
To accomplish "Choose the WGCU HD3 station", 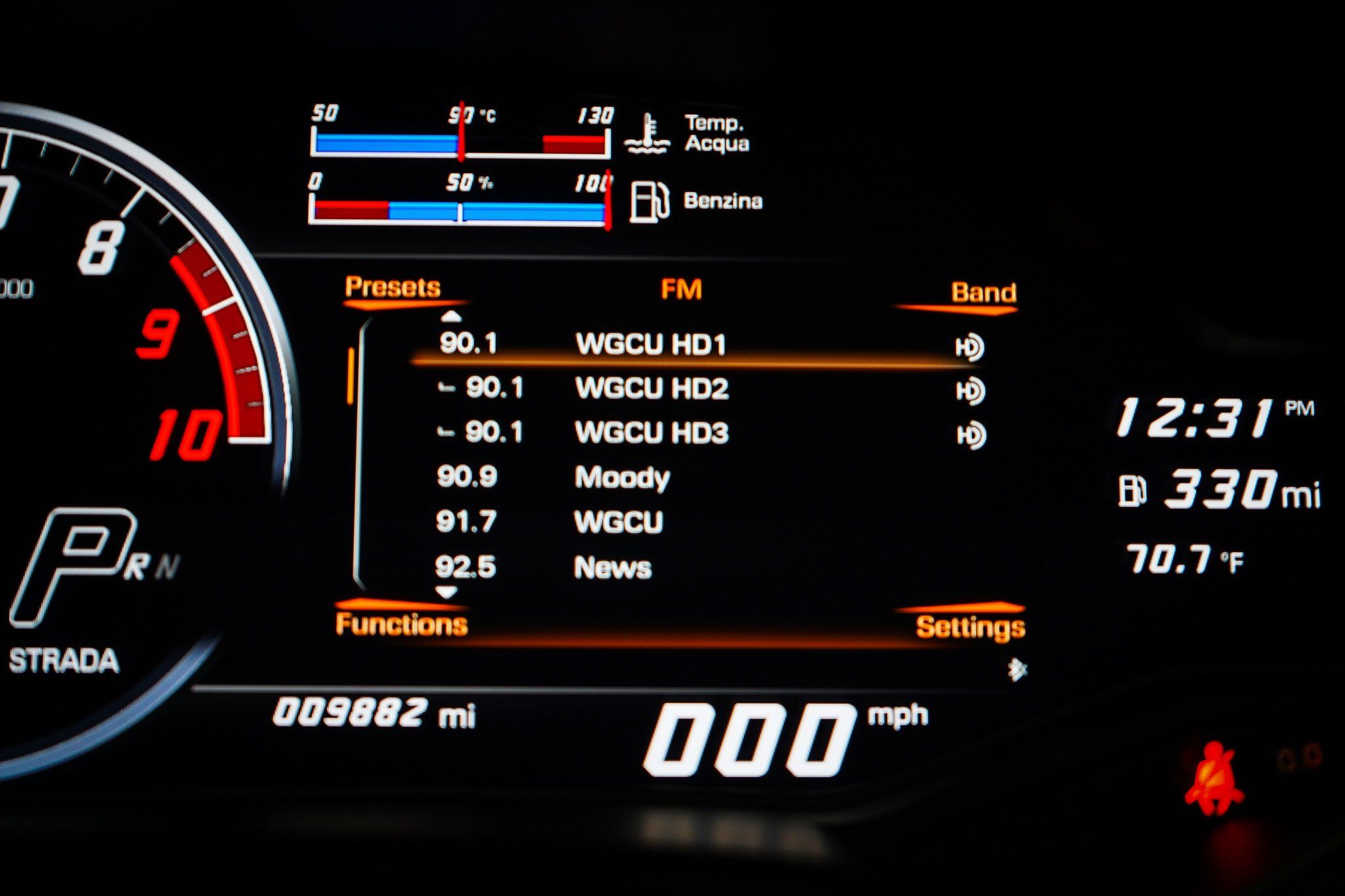I will (651, 433).
